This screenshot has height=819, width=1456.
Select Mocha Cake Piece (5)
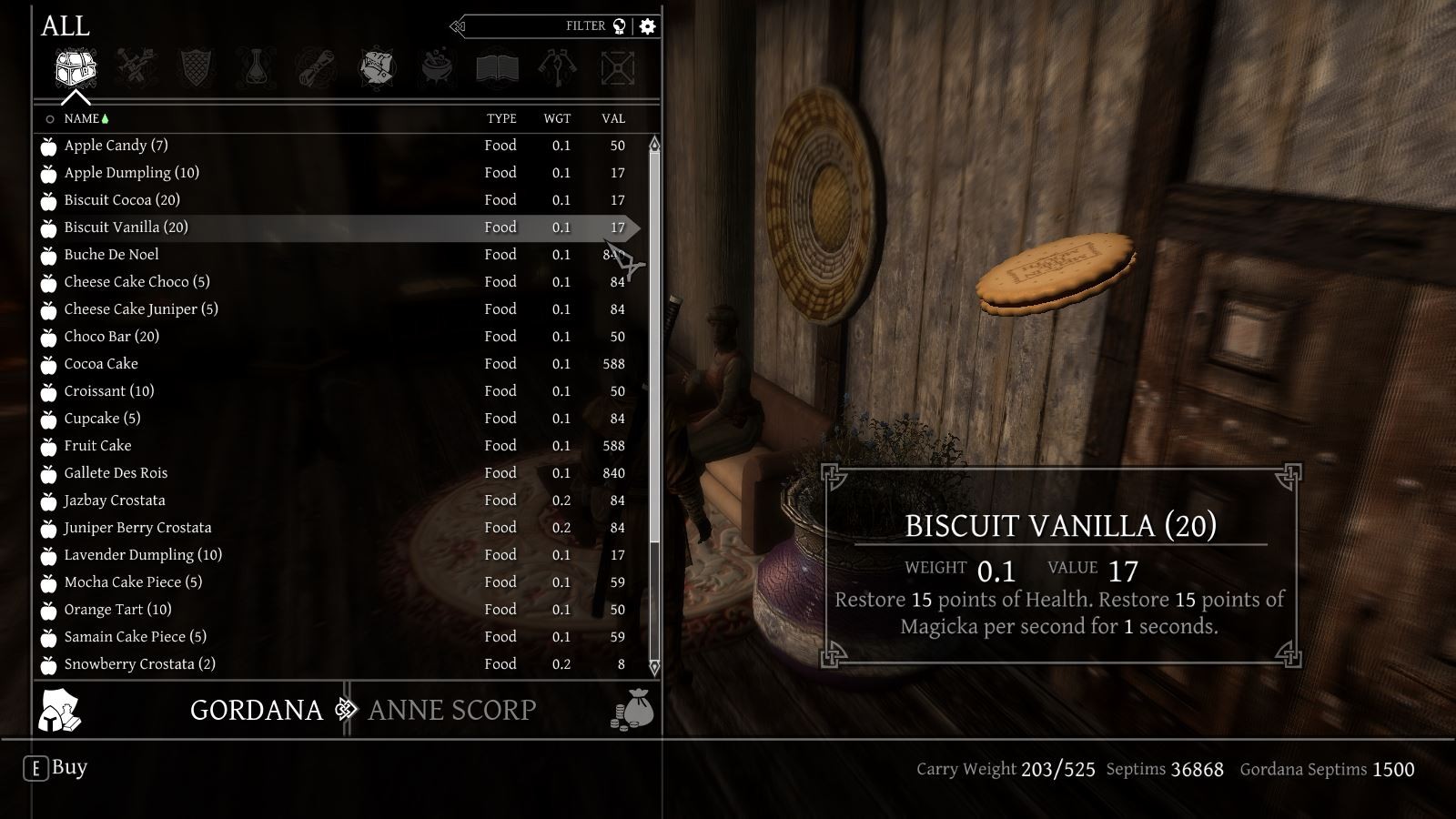[133, 582]
